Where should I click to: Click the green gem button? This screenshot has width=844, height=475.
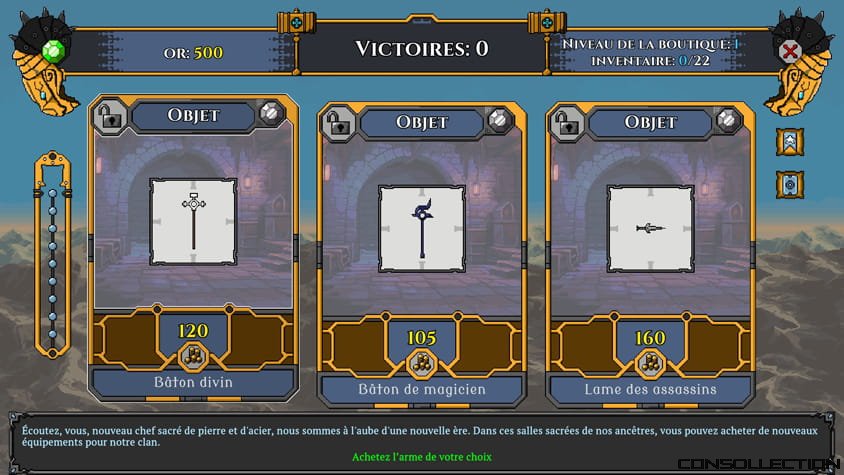click(54, 50)
